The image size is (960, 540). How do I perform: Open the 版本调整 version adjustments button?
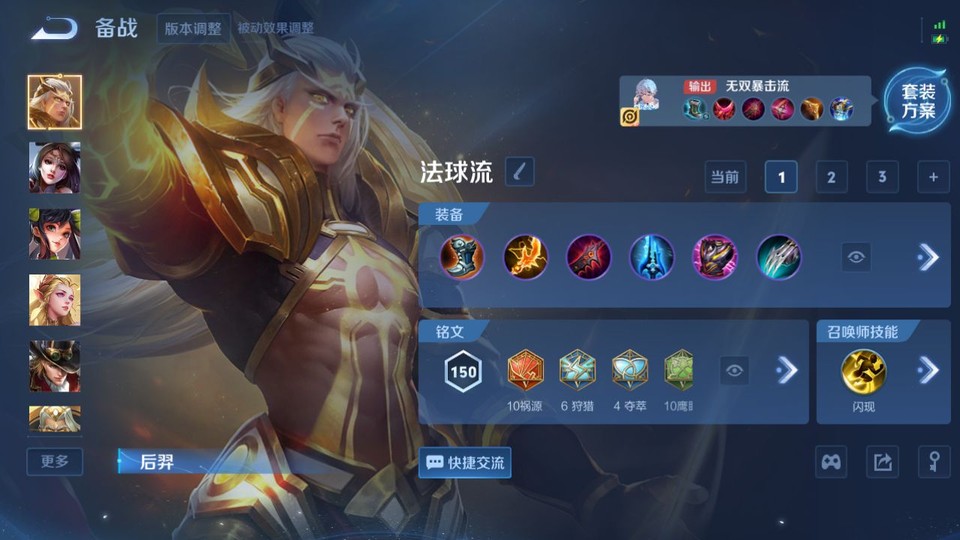[x=193, y=28]
